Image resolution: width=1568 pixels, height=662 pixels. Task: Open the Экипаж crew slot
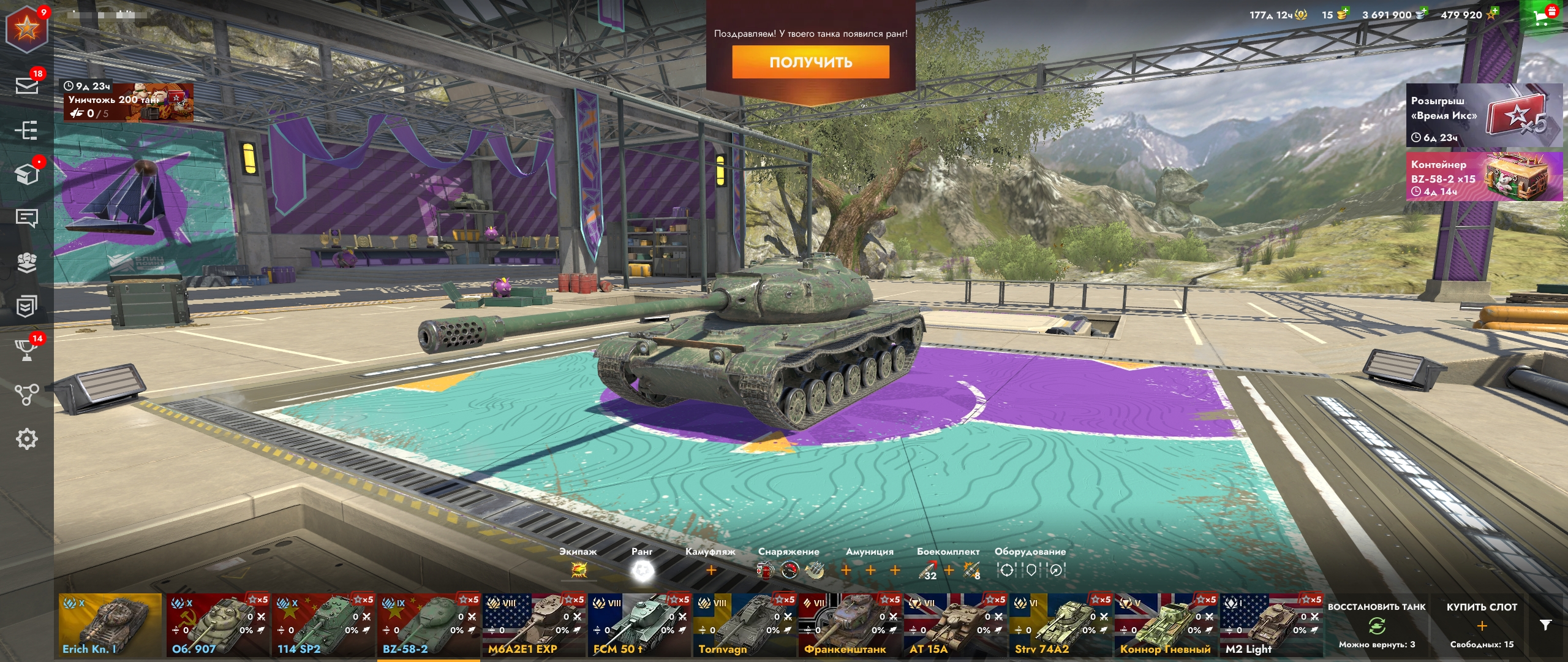[578, 571]
